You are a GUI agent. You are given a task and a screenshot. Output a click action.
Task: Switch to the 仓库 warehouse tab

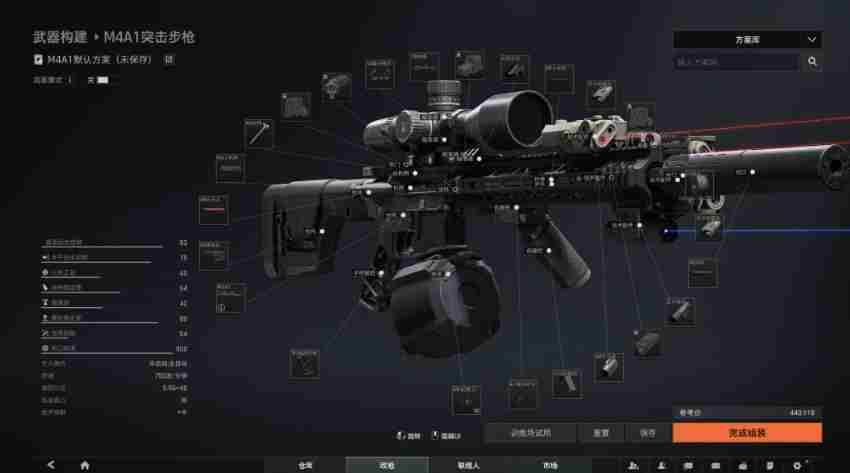tap(305, 465)
